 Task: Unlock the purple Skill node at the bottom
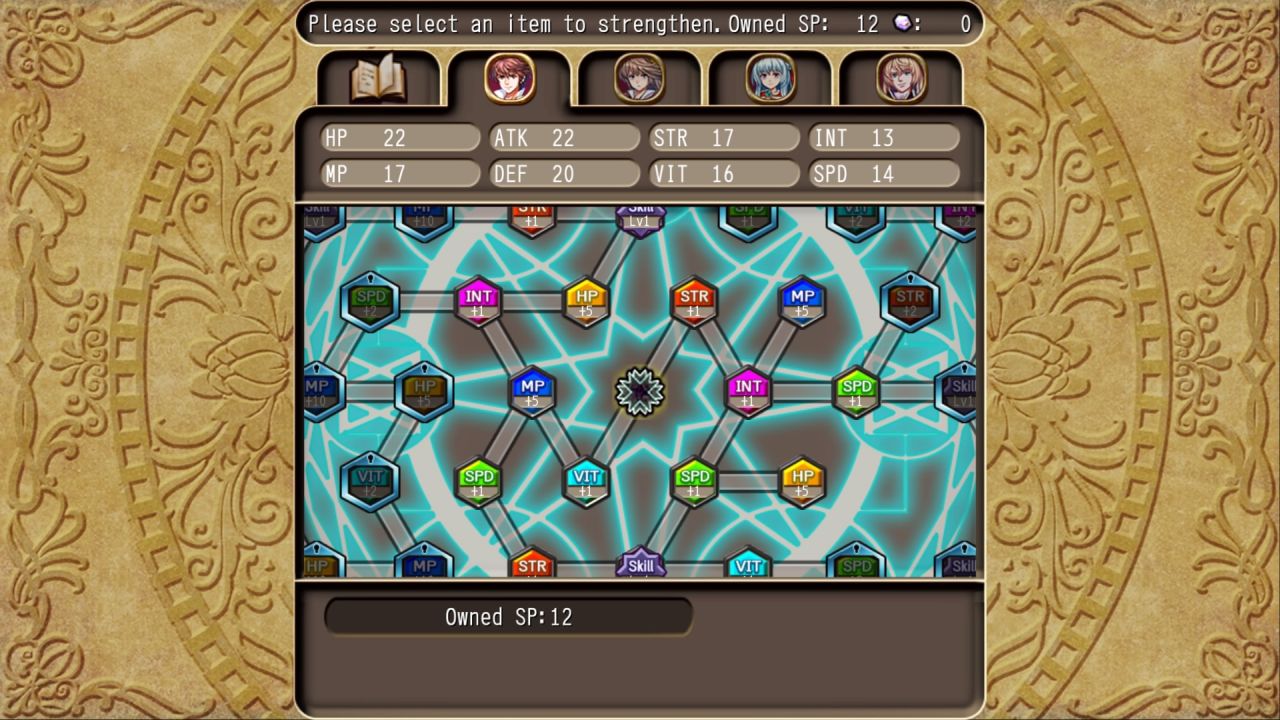pyautogui.click(x=641, y=565)
